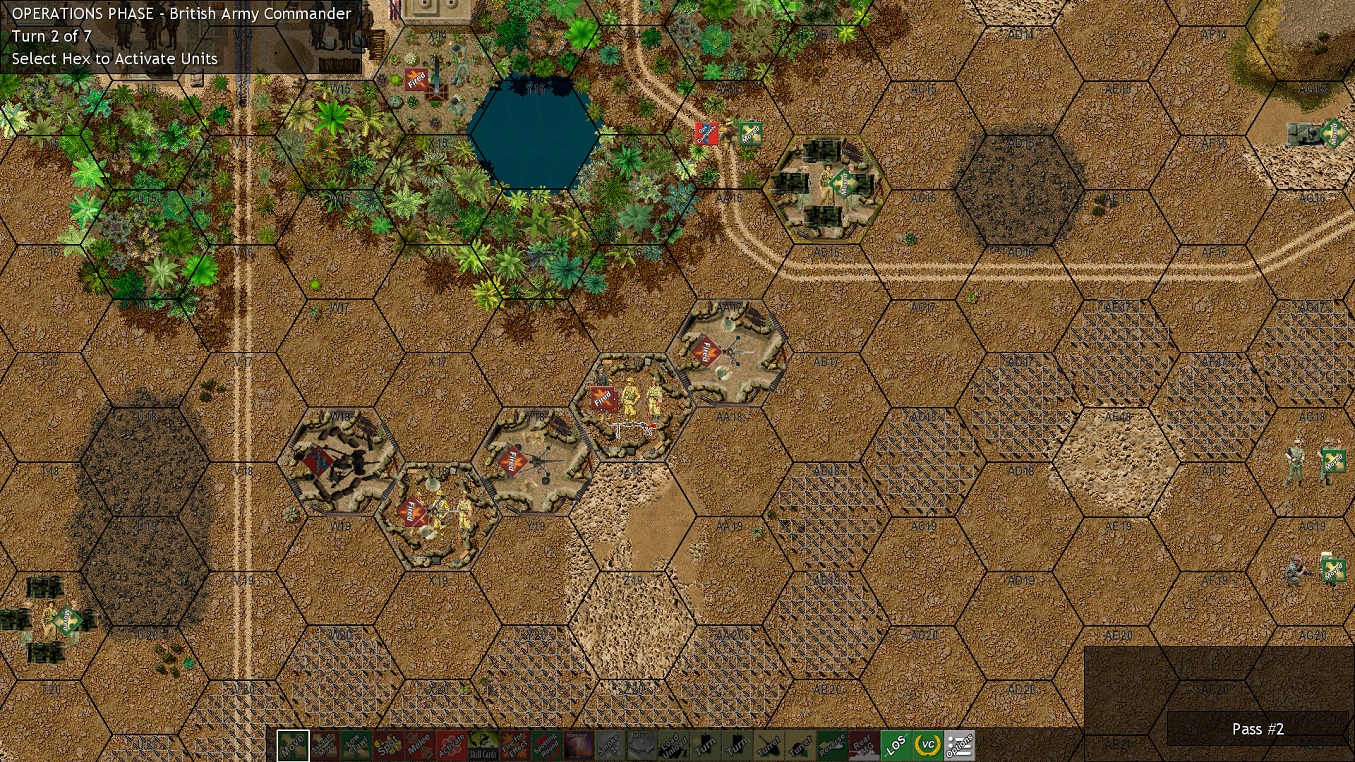Image resolution: width=1355 pixels, height=762 pixels.
Task: Toggle the Buttoned state button
Action: [641, 745]
